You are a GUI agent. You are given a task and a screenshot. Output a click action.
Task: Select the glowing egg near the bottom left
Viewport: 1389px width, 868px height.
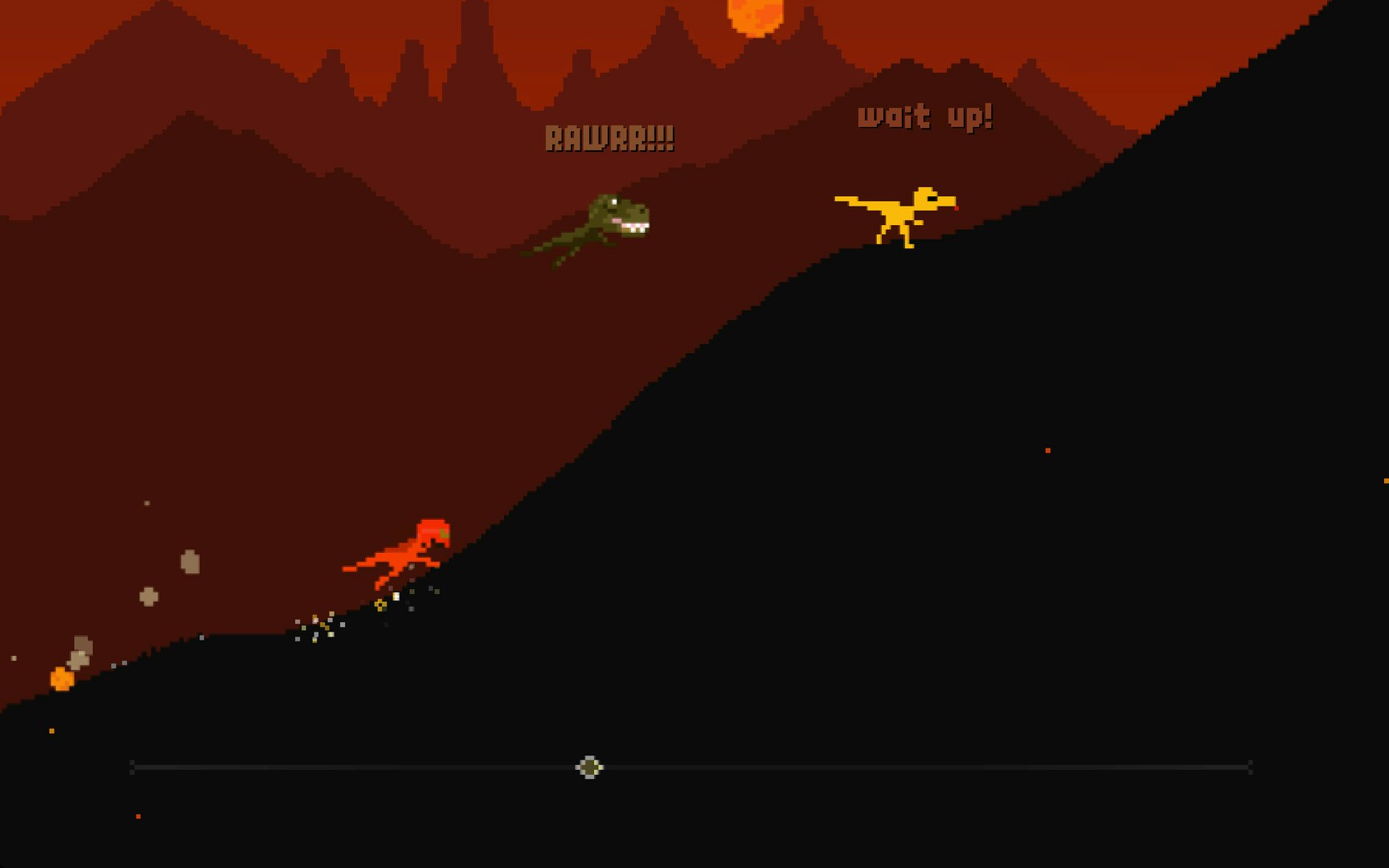60,678
